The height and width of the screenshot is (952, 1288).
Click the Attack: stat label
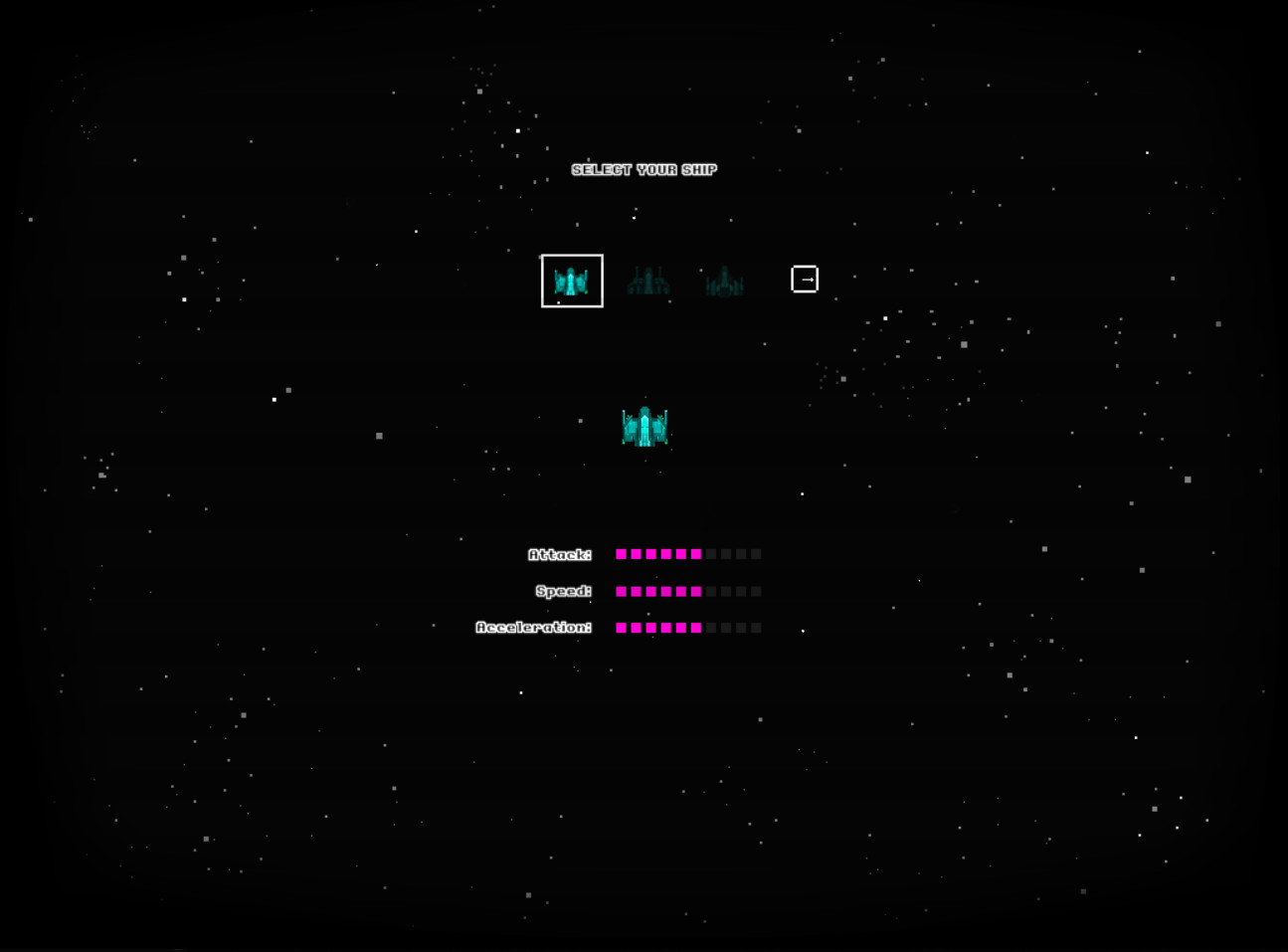click(x=559, y=554)
